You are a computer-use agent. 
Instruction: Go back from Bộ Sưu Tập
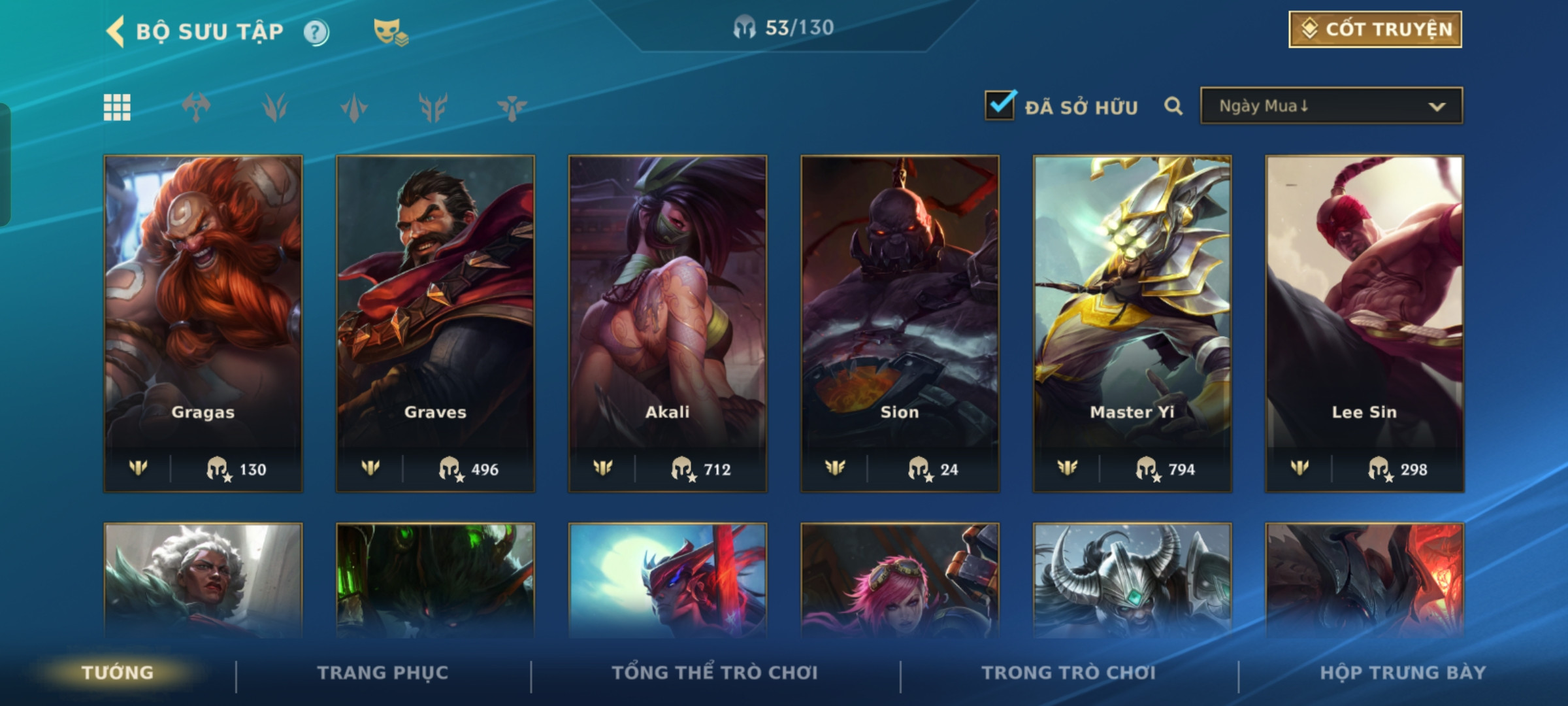coord(116,31)
